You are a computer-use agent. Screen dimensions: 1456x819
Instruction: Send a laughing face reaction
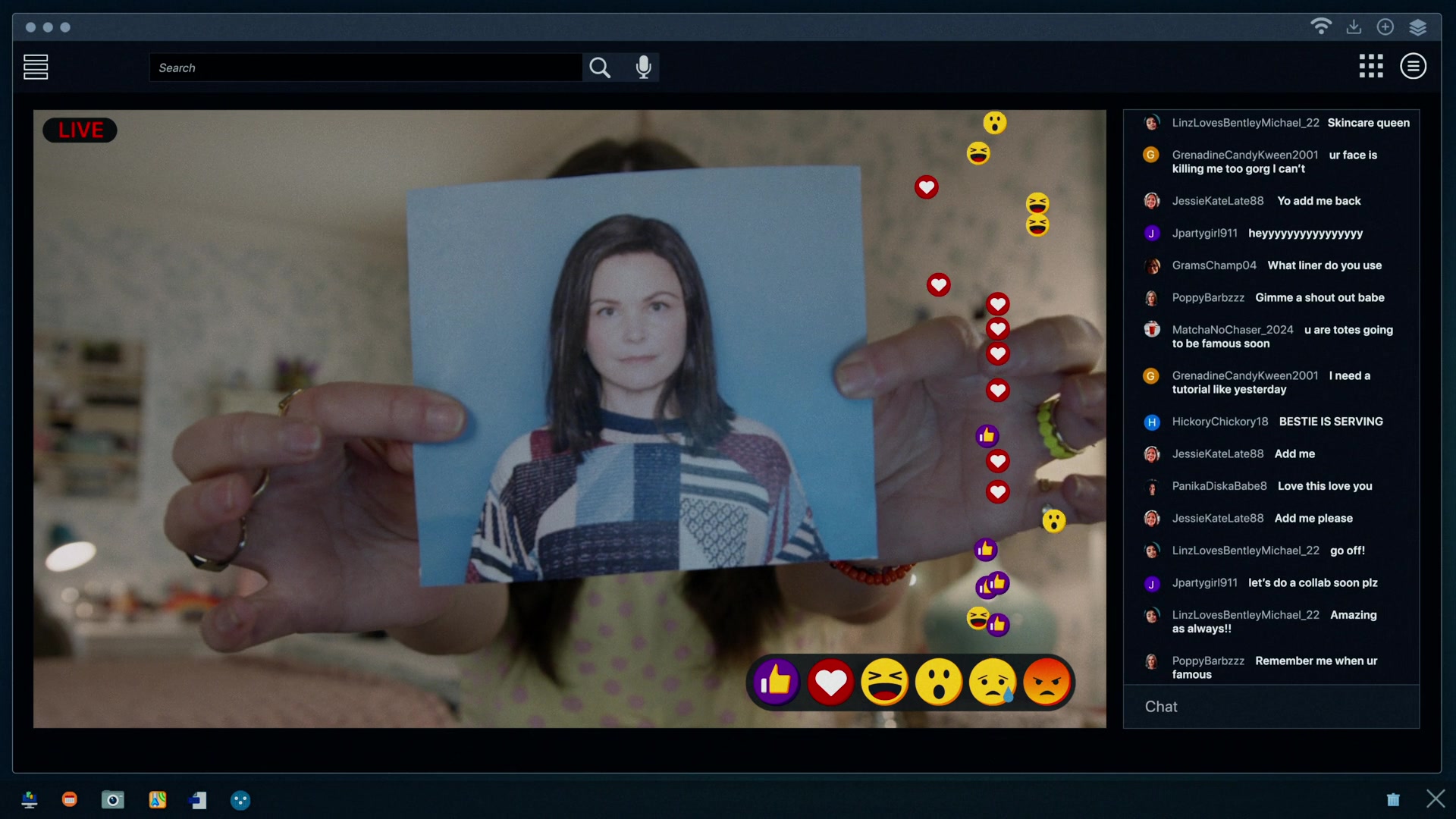click(x=884, y=682)
